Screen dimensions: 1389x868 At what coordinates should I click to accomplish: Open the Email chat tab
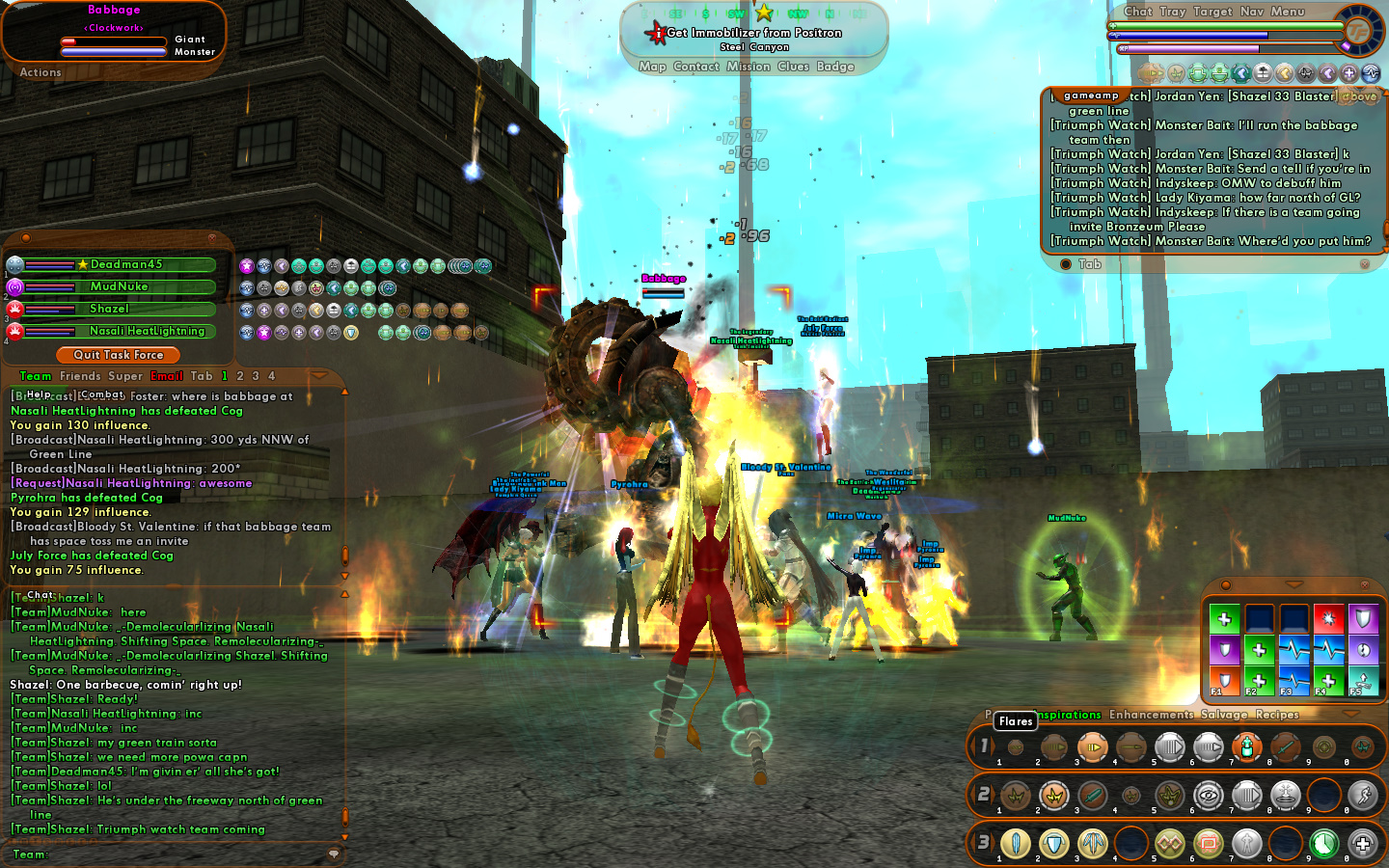point(166,376)
